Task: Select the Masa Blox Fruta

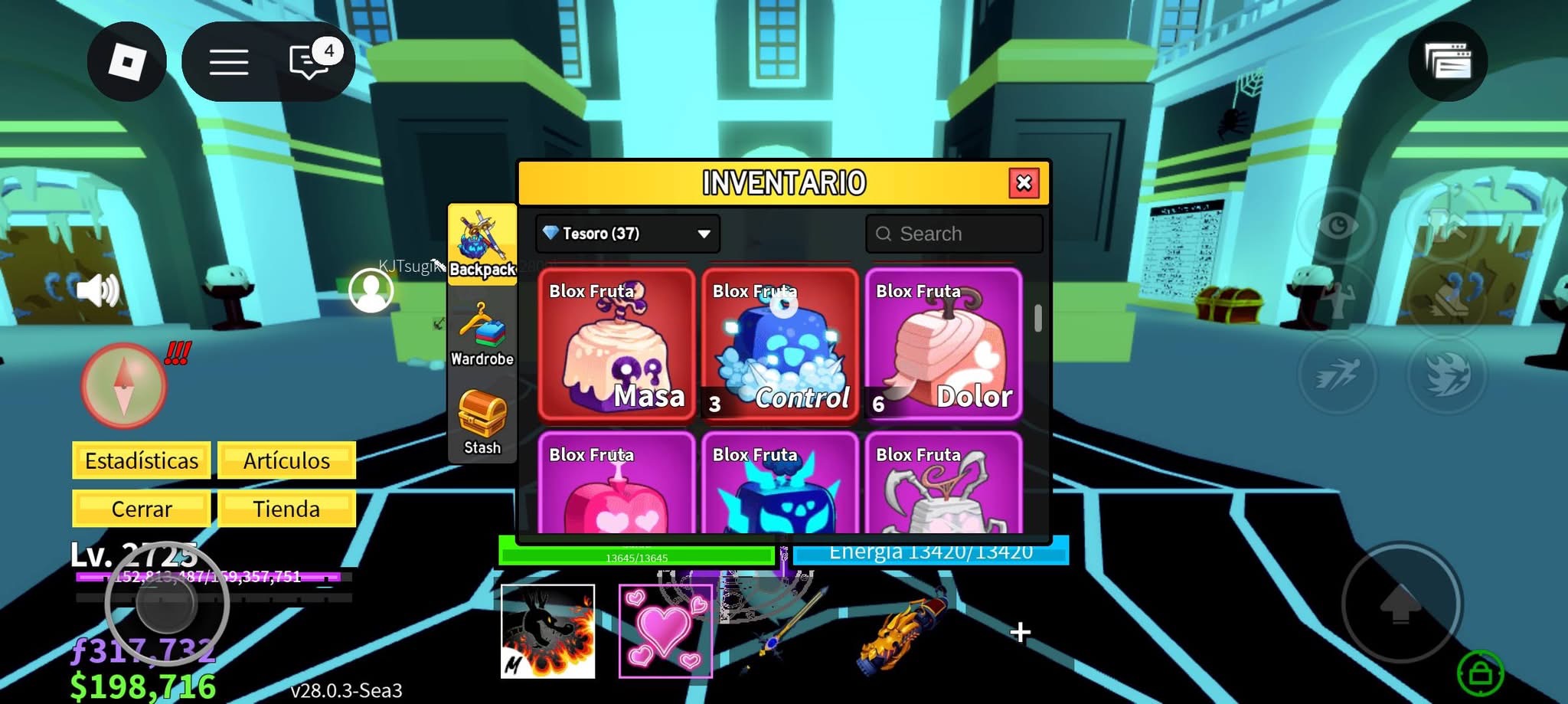Action: [616, 344]
